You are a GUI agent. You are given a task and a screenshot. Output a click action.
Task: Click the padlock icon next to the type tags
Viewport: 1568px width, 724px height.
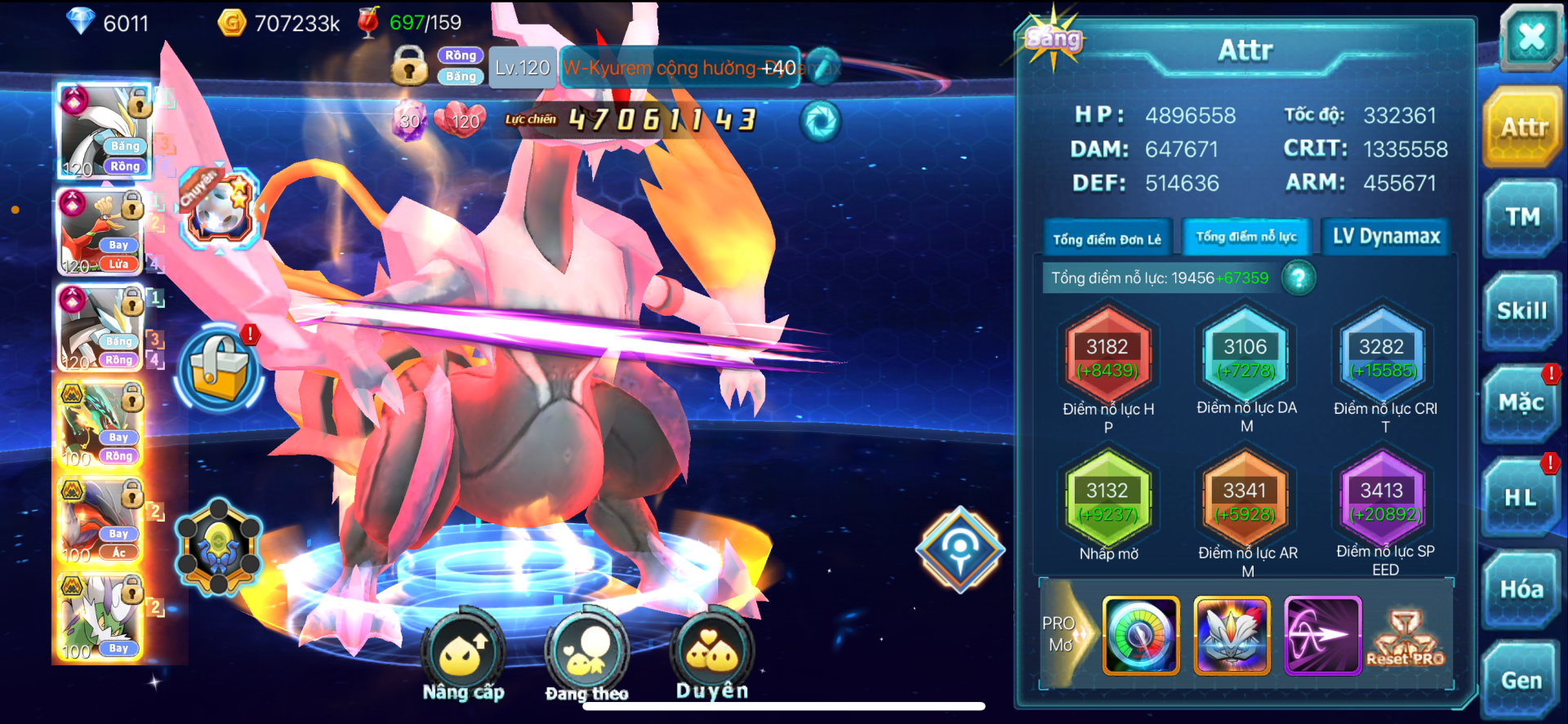click(x=409, y=66)
